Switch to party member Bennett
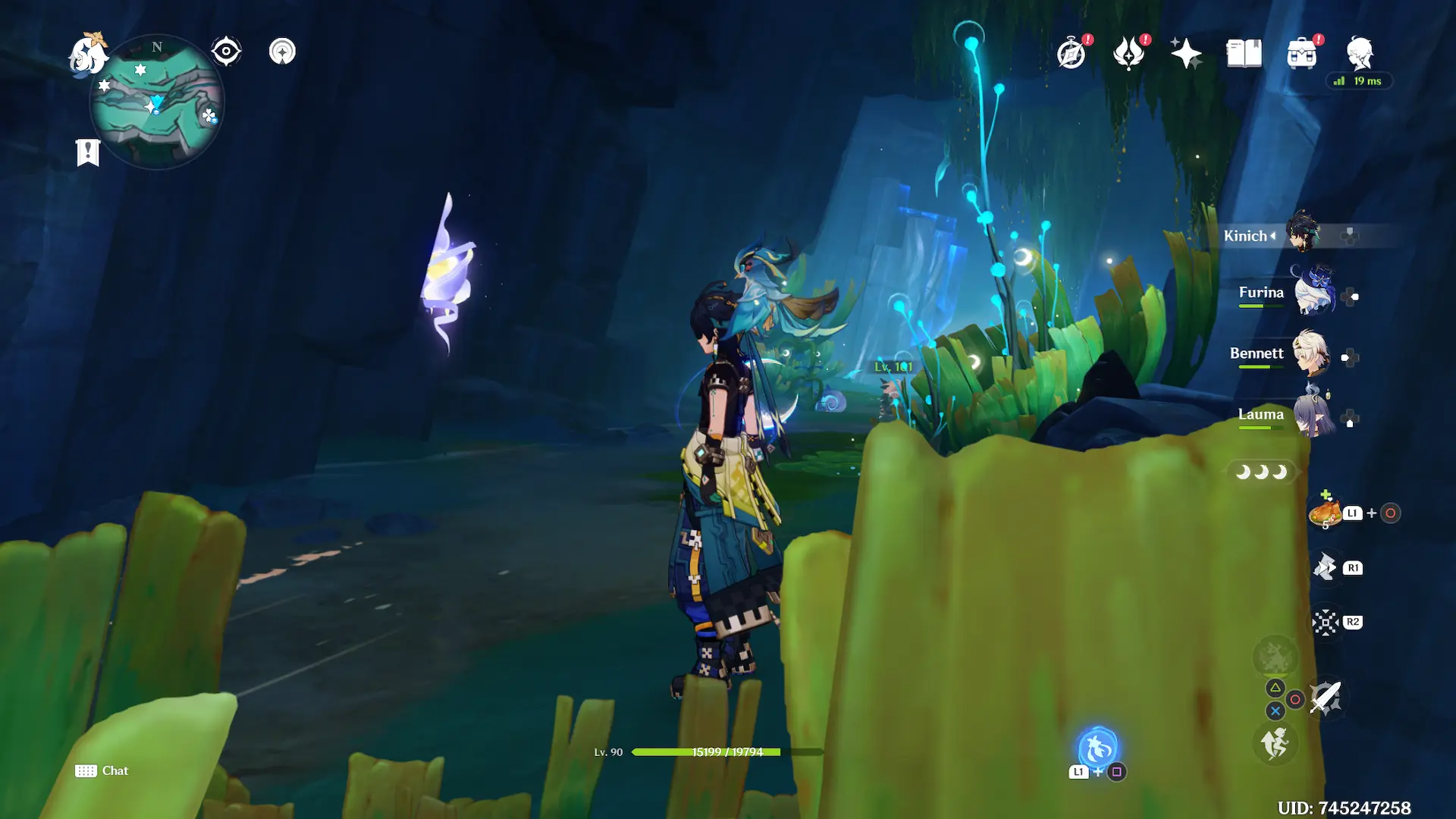Image resolution: width=1456 pixels, height=819 pixels. click(1310, 354)
